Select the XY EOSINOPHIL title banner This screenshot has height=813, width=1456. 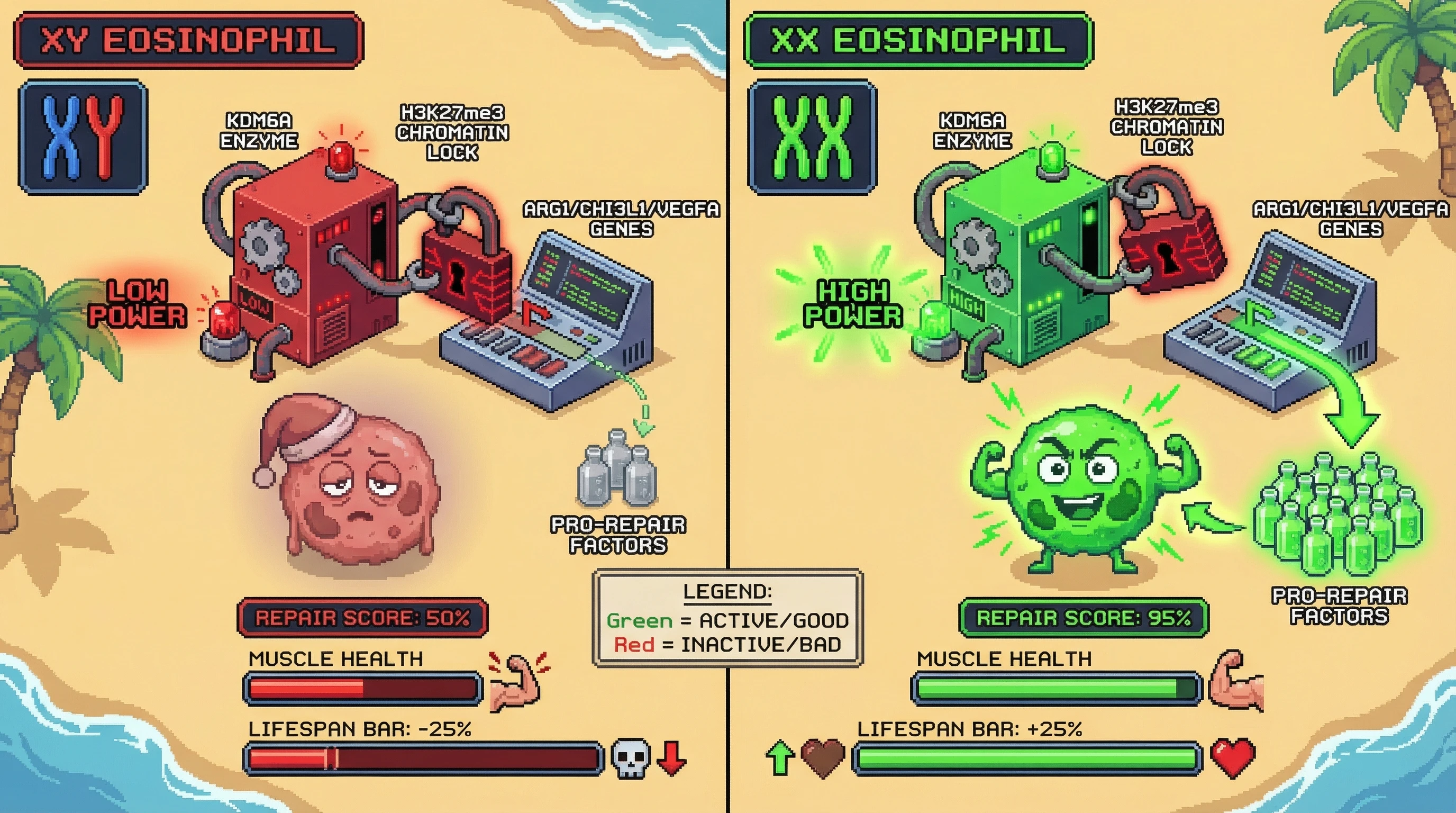(188, 41)
